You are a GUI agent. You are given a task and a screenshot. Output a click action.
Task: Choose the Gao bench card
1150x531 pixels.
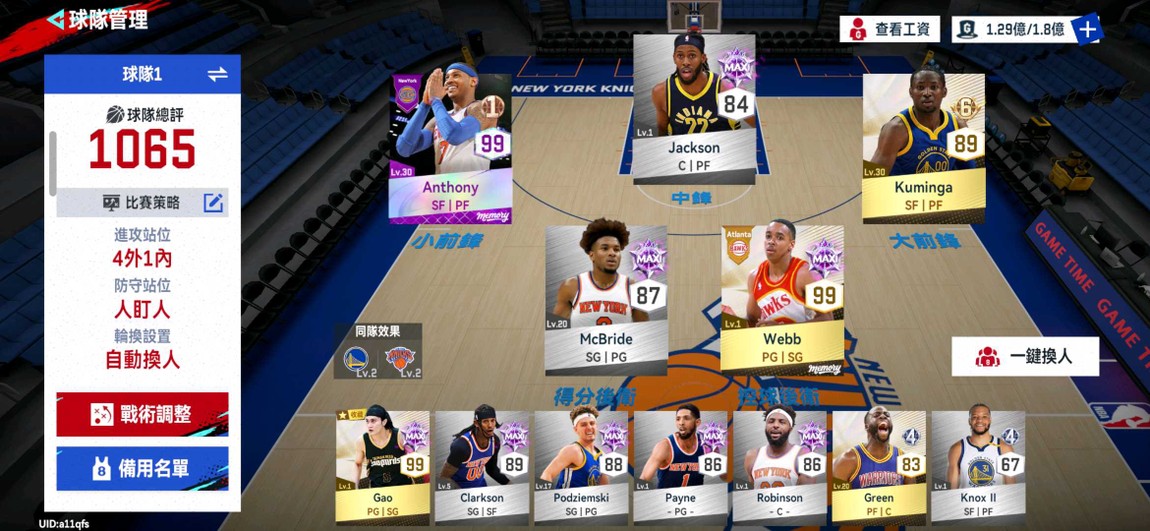click(382, 466)
